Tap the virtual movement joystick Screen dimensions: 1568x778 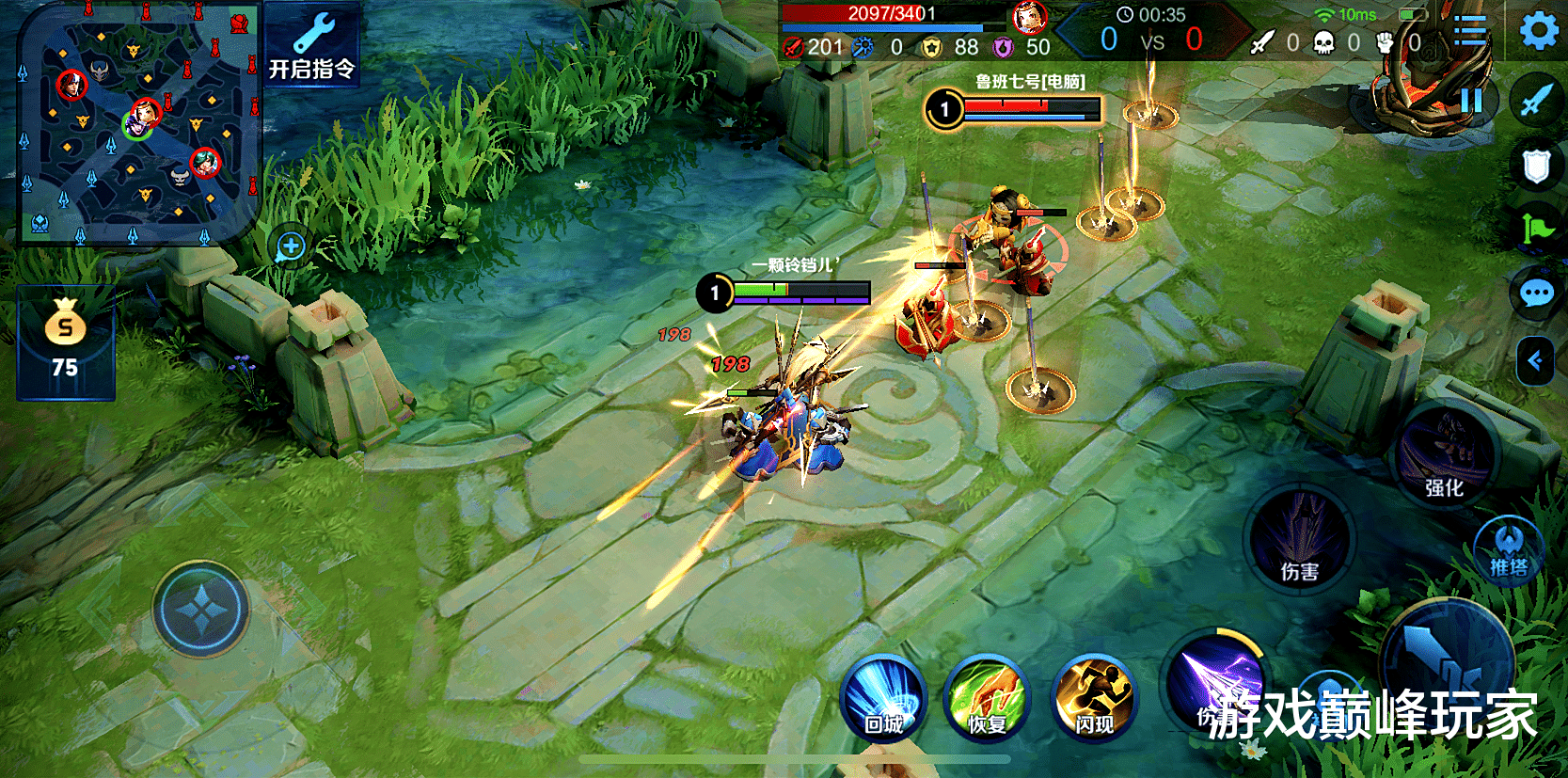pyautogui.click(x=201, y=610)
